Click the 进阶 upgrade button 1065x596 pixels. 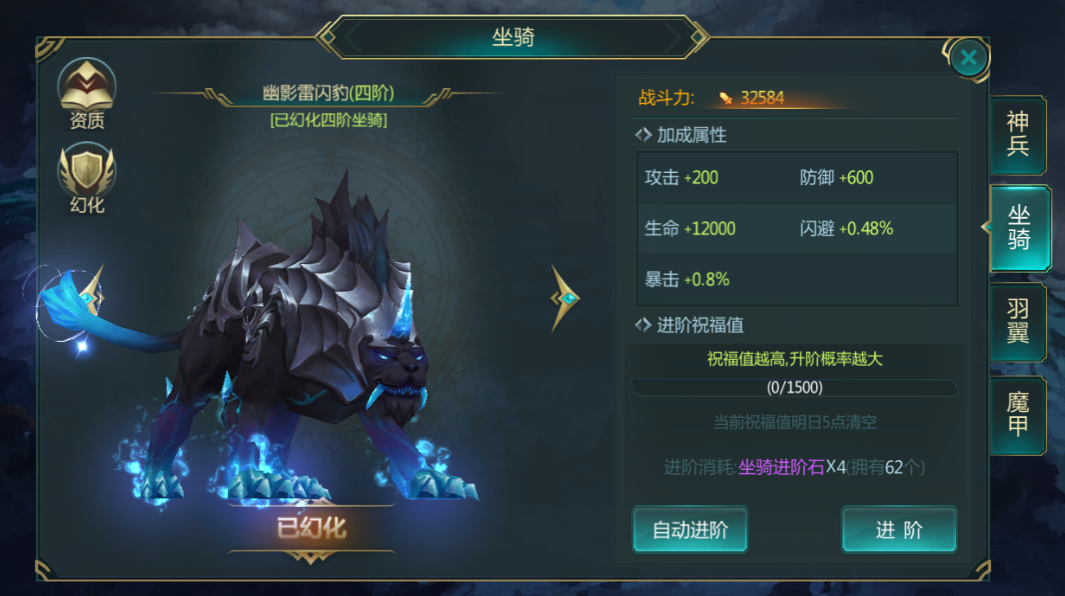point(898,529)
